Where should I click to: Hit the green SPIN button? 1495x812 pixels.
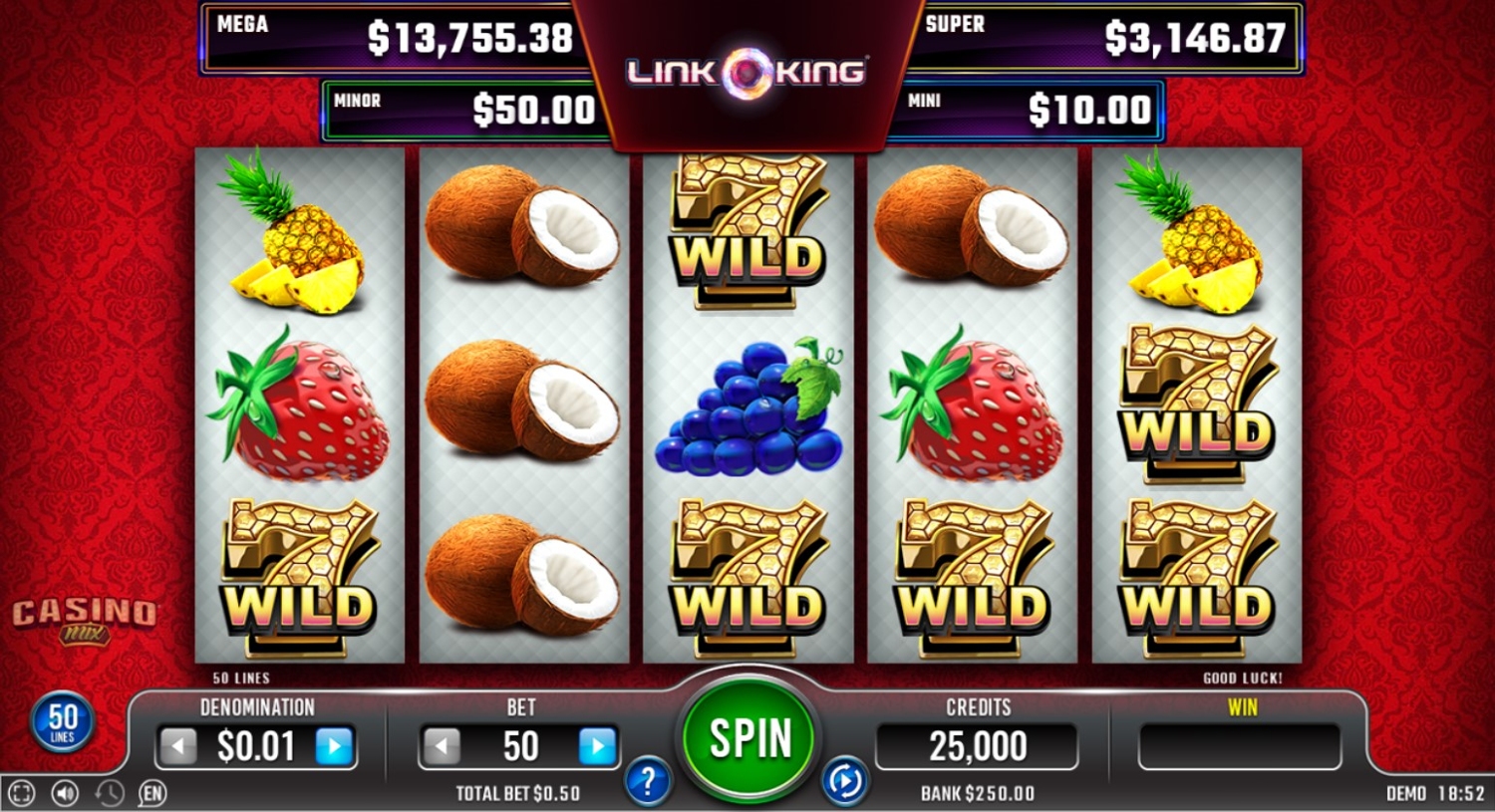749,738
